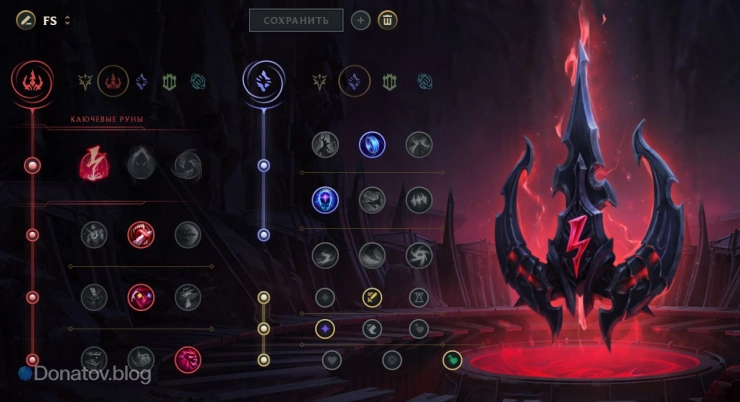The width and height of the screenshot is (740, 402).
Task: Choose Inspiration as the secondary rune path
Action: (x=429, y=80)
